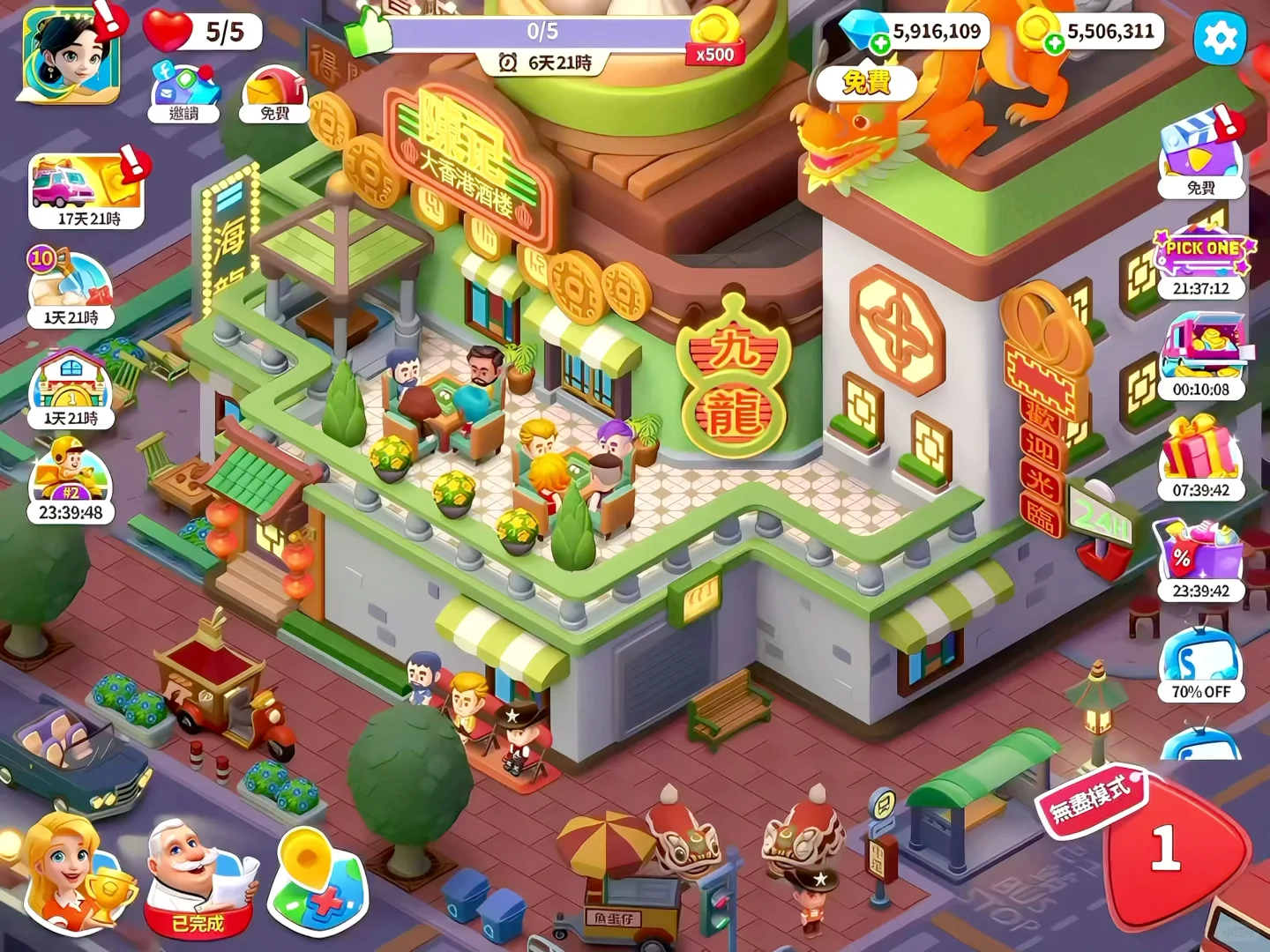
Task: Add more gold coins with the plus button
Action: coord(1054,44)
